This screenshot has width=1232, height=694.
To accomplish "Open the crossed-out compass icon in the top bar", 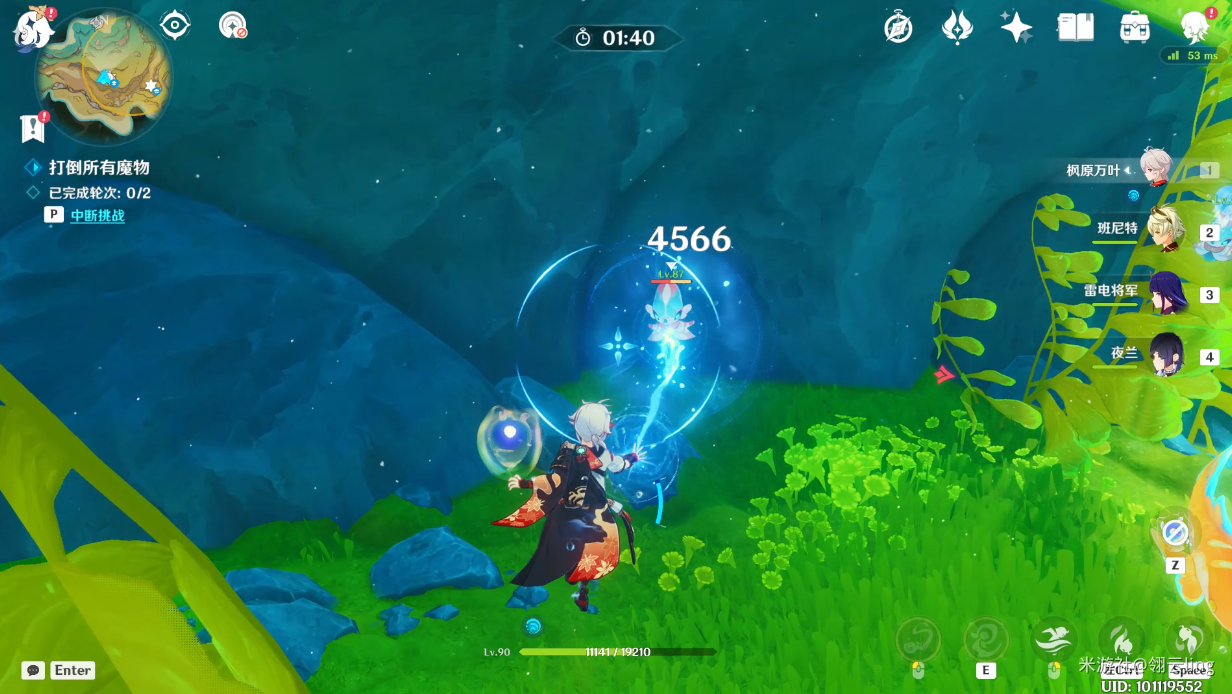I will [x=898, y=27].
